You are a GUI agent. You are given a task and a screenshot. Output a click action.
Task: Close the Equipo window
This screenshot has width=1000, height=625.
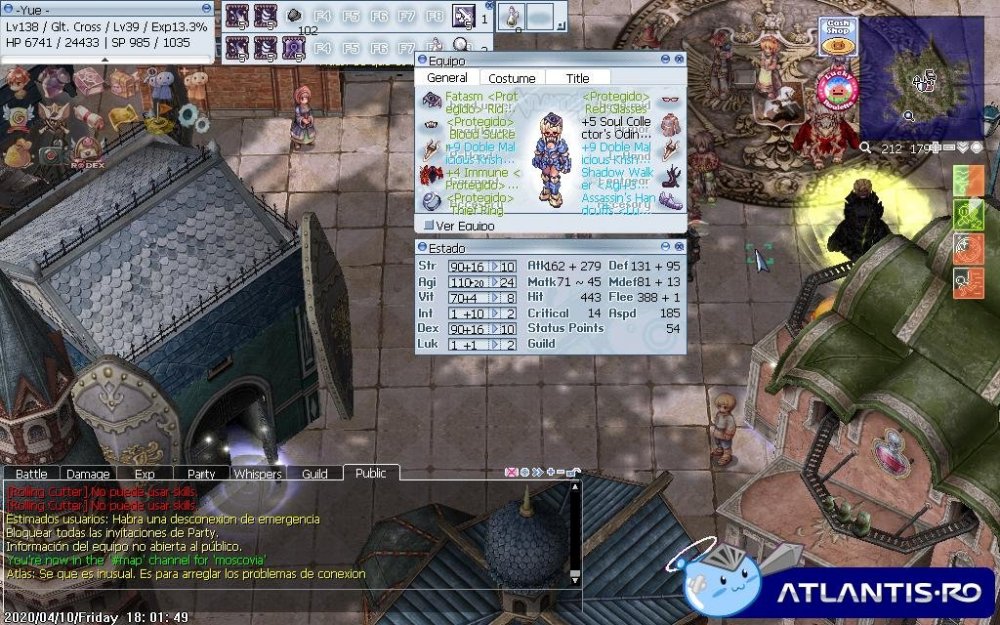click(680, 60)
